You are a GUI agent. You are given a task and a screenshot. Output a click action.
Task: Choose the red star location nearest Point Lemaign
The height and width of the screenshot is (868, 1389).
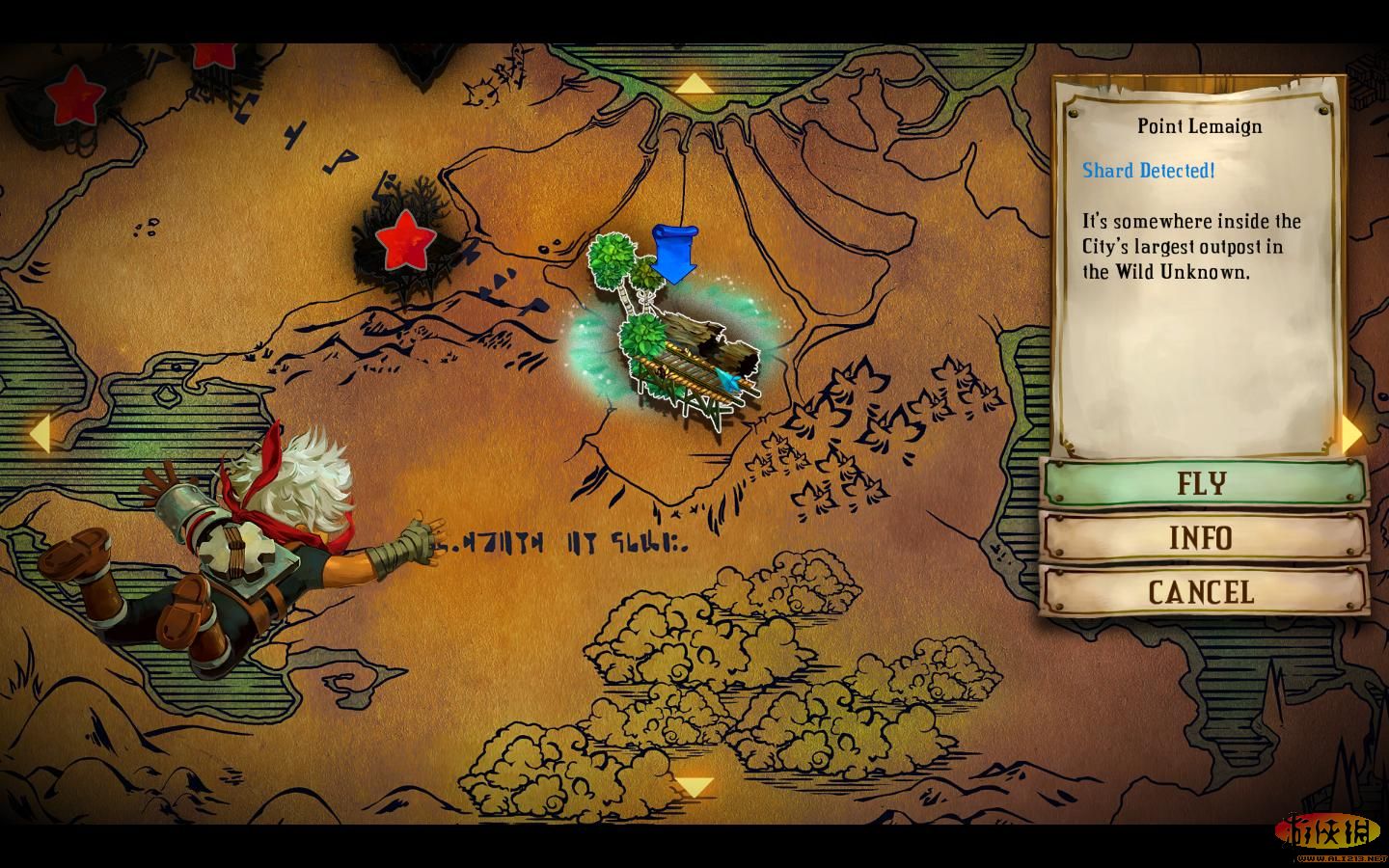pos(403,241)
